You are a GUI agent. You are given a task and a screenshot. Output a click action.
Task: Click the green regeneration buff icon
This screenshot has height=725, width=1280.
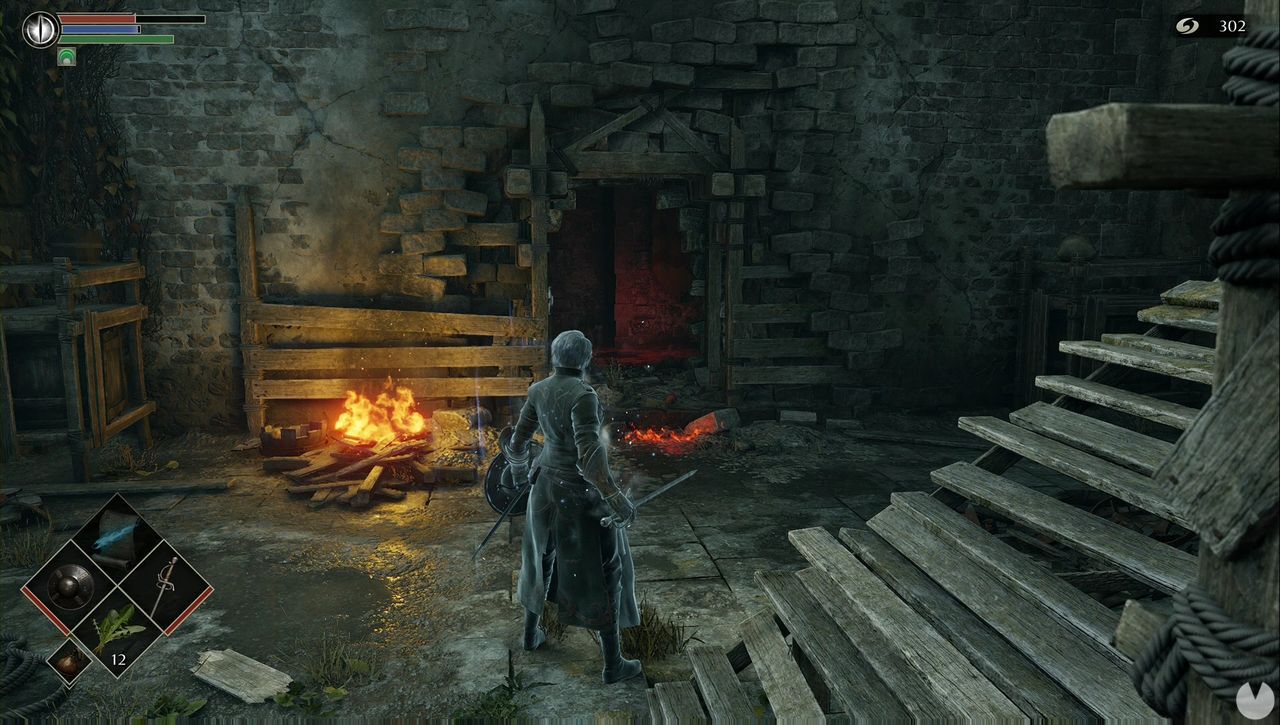pyautogui.click(x=66, y=57)
